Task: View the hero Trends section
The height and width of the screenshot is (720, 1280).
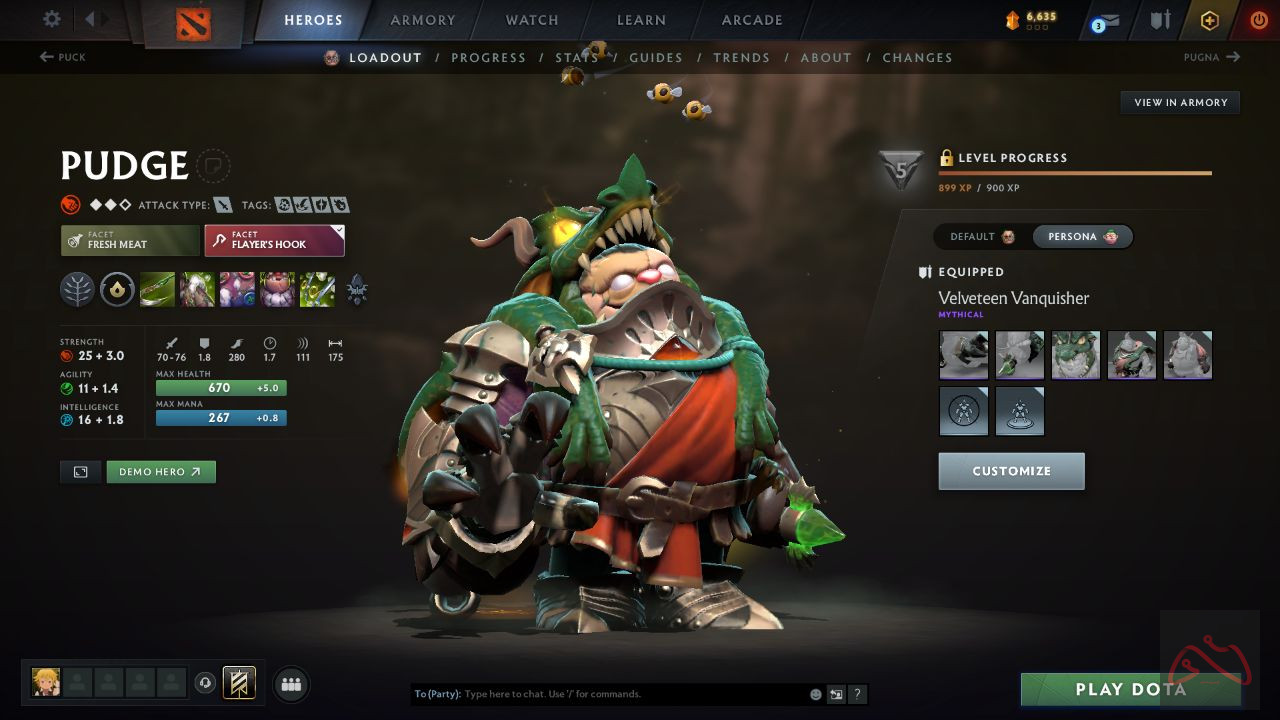Action: point(741,58)
